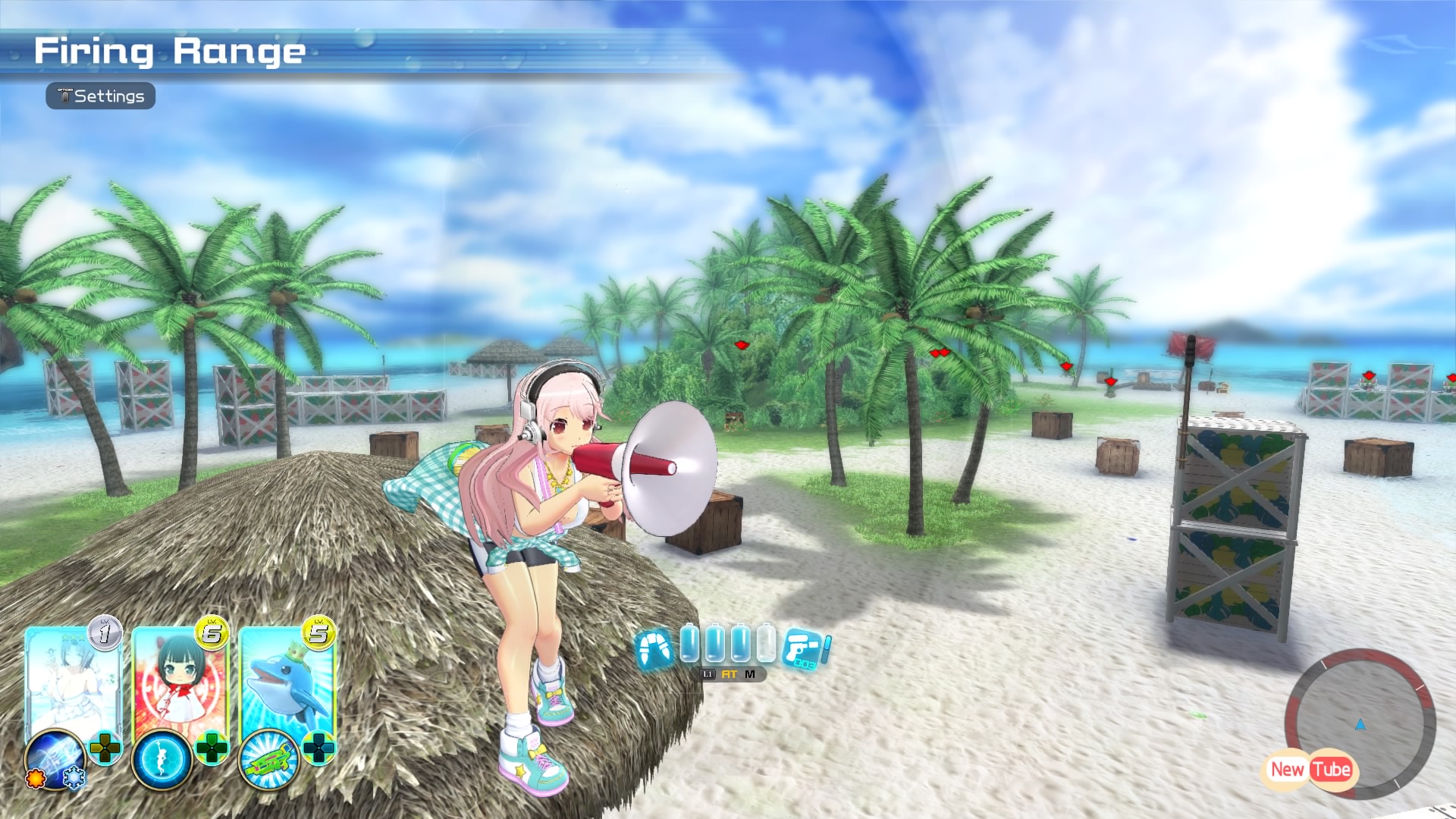The width and height of the screenshot is (1456, 819).
Task: Open the Settings button
Action: (x=101, y=96)
